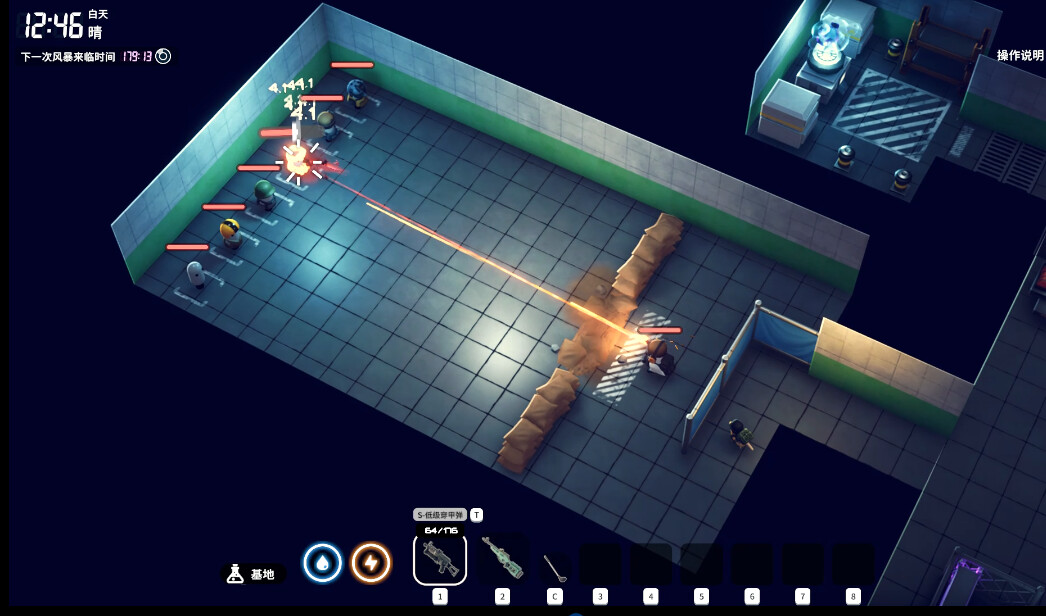Click the blue water drop status icon
This screenshot has width=1046, height=616.
[322, 563]
